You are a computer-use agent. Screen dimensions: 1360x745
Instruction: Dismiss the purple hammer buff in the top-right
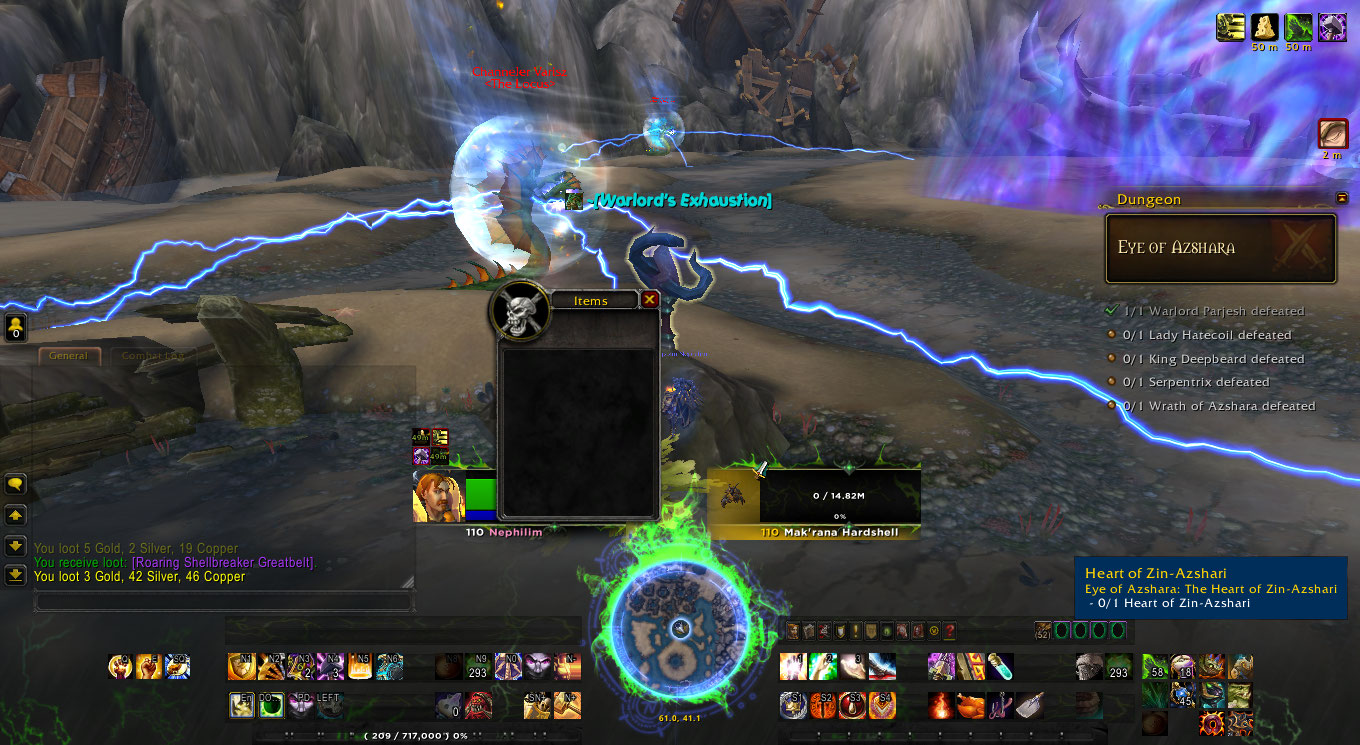[1333, 27]
